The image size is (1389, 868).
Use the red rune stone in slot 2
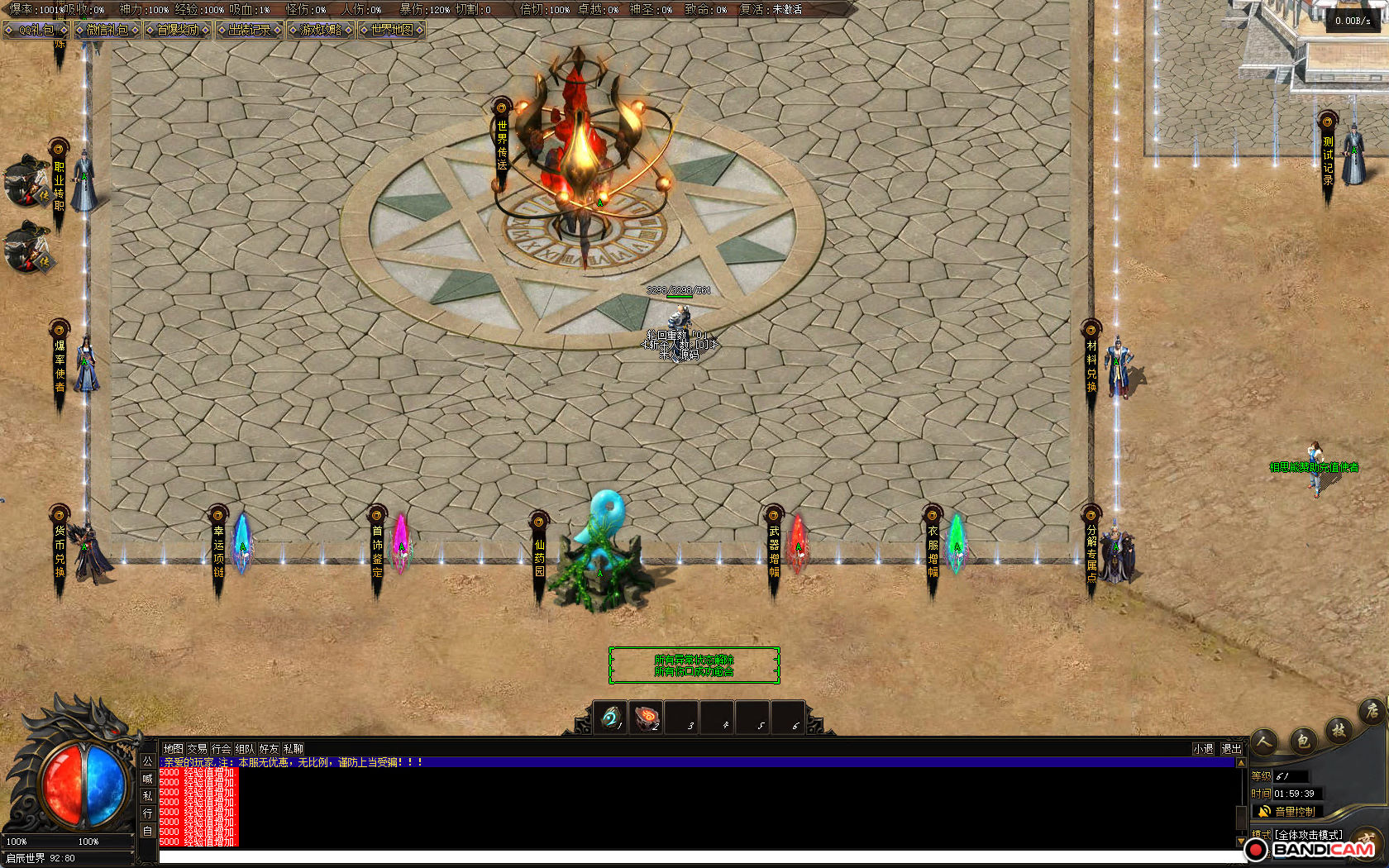tap(647, 718)
